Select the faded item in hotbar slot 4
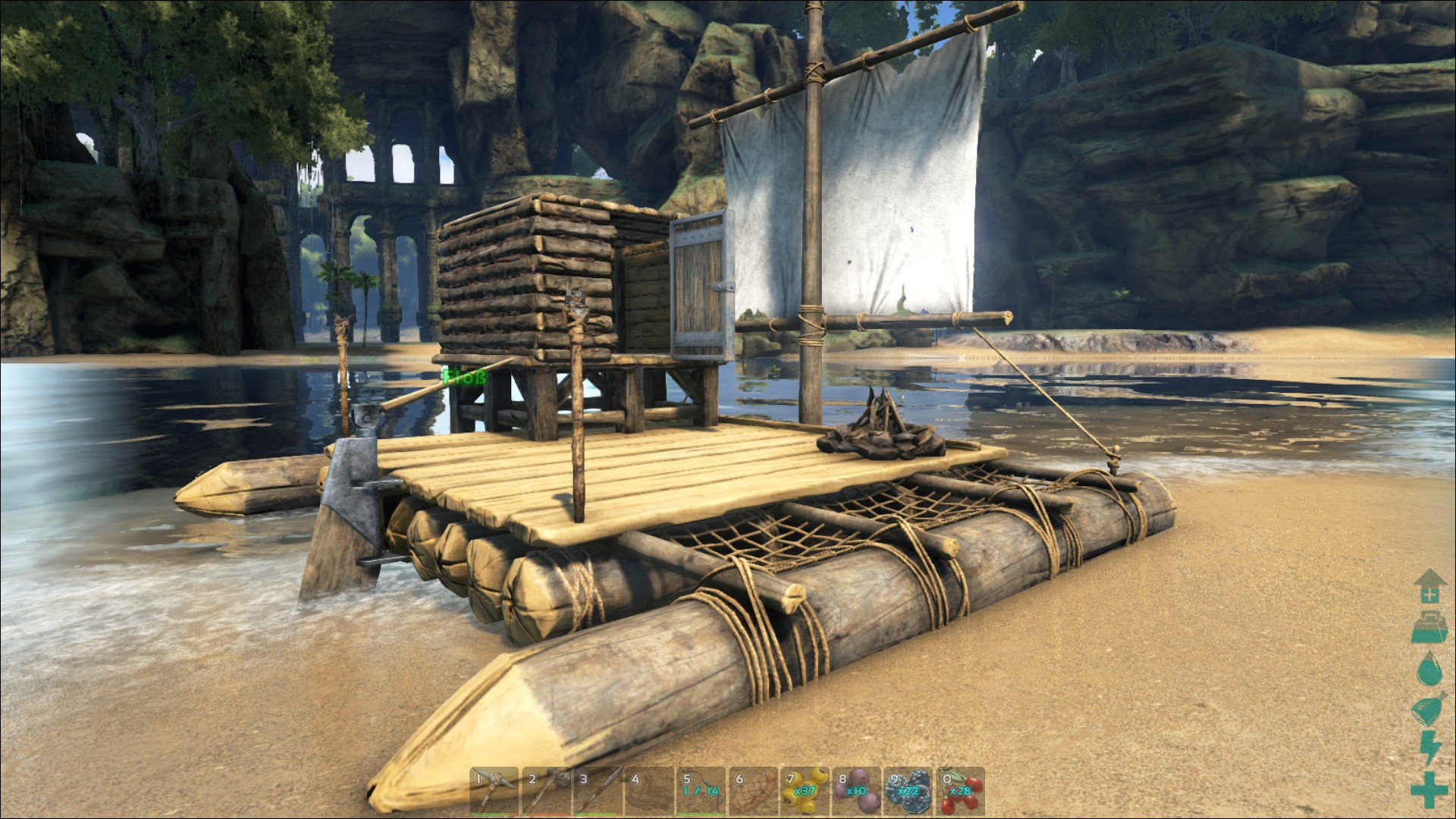This screenshot has height=819, width=1456. 649,791
